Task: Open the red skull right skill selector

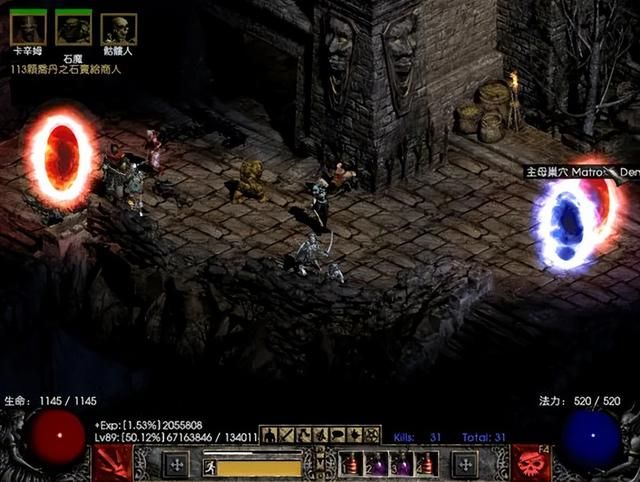Action: (529, 464)
